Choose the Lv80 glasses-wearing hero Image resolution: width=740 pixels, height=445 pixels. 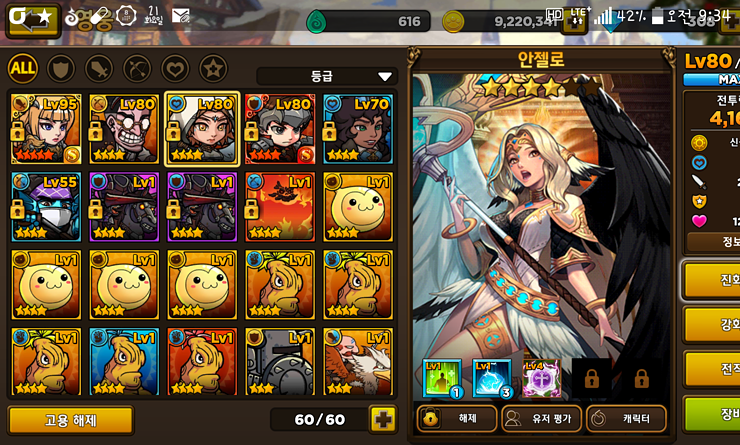tap(124, 129)
